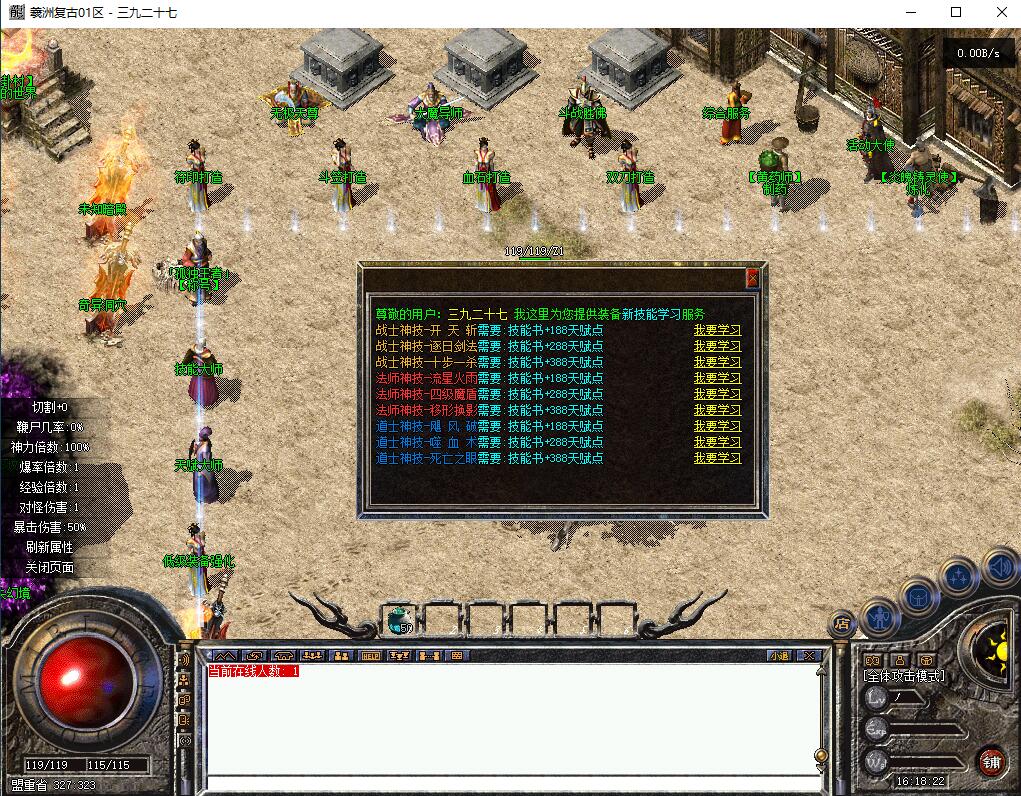Refresh attributes with 刷新属性
This screenshot has height=796, width=1021.
[50, 547]
